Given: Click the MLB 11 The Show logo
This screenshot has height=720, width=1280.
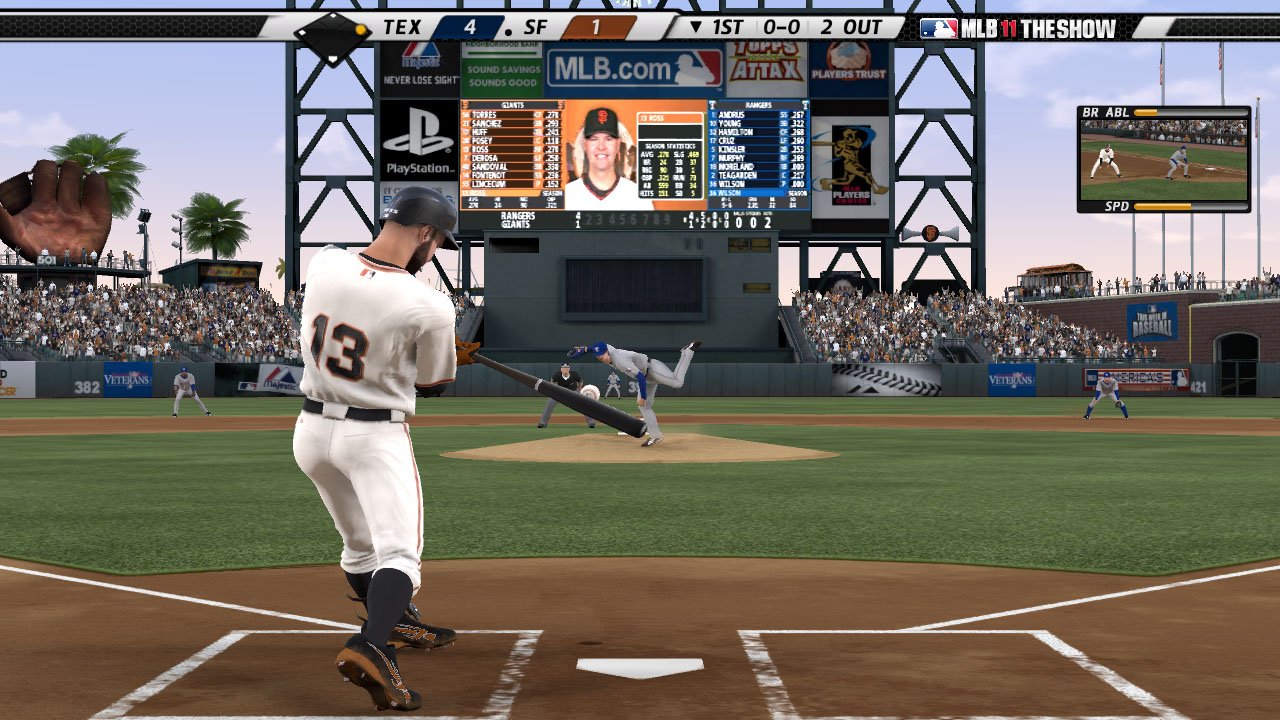Looking at the screenshot, I should [1017, 28].
